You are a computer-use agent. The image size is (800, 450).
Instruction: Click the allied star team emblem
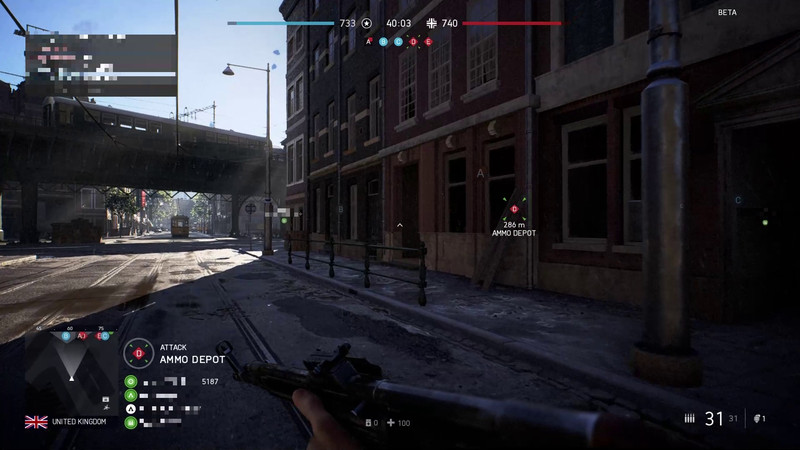tap(367, 22)
